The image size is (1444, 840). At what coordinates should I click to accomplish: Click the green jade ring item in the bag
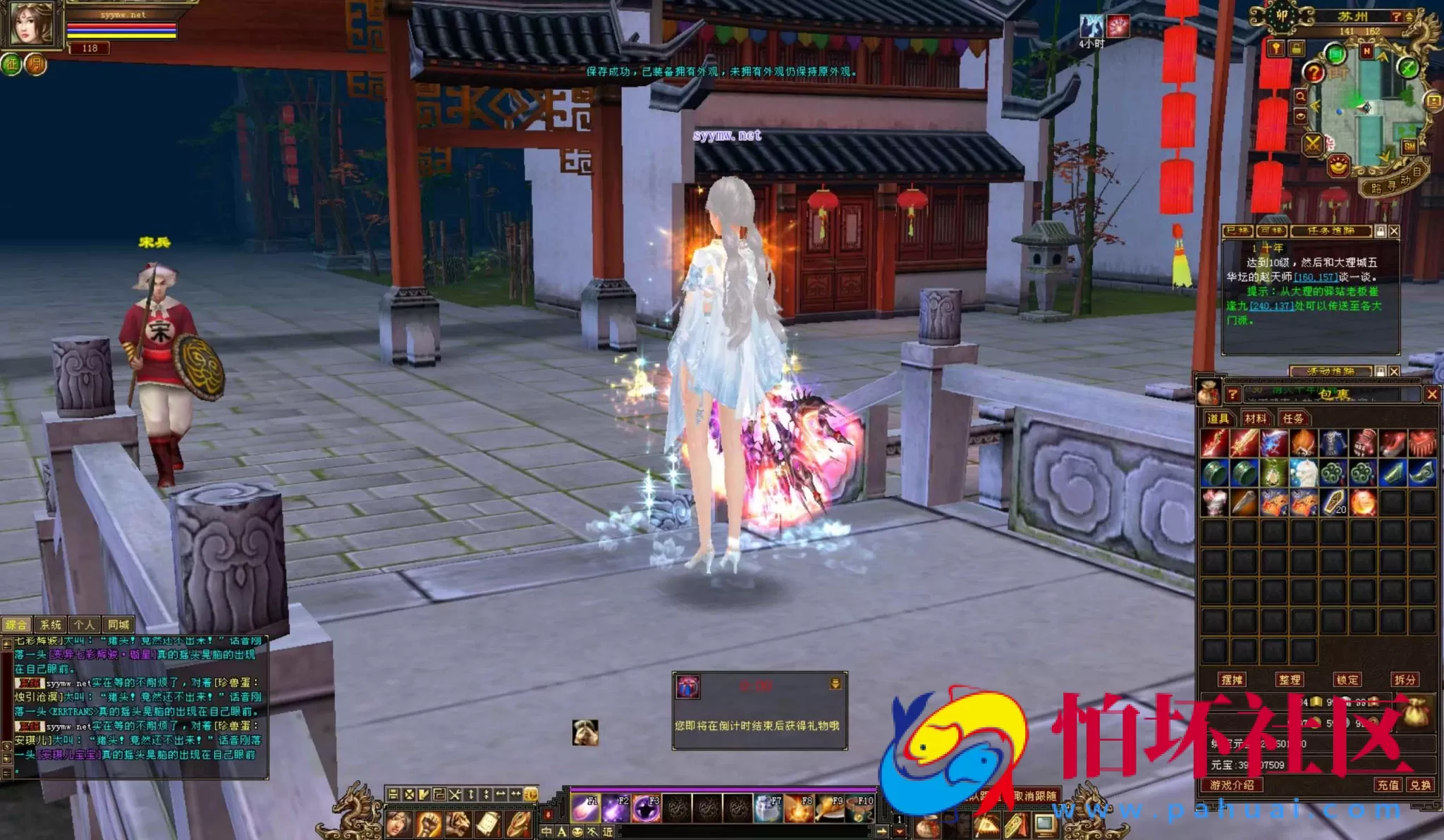pyautogui.click(x=1214, y=472)
